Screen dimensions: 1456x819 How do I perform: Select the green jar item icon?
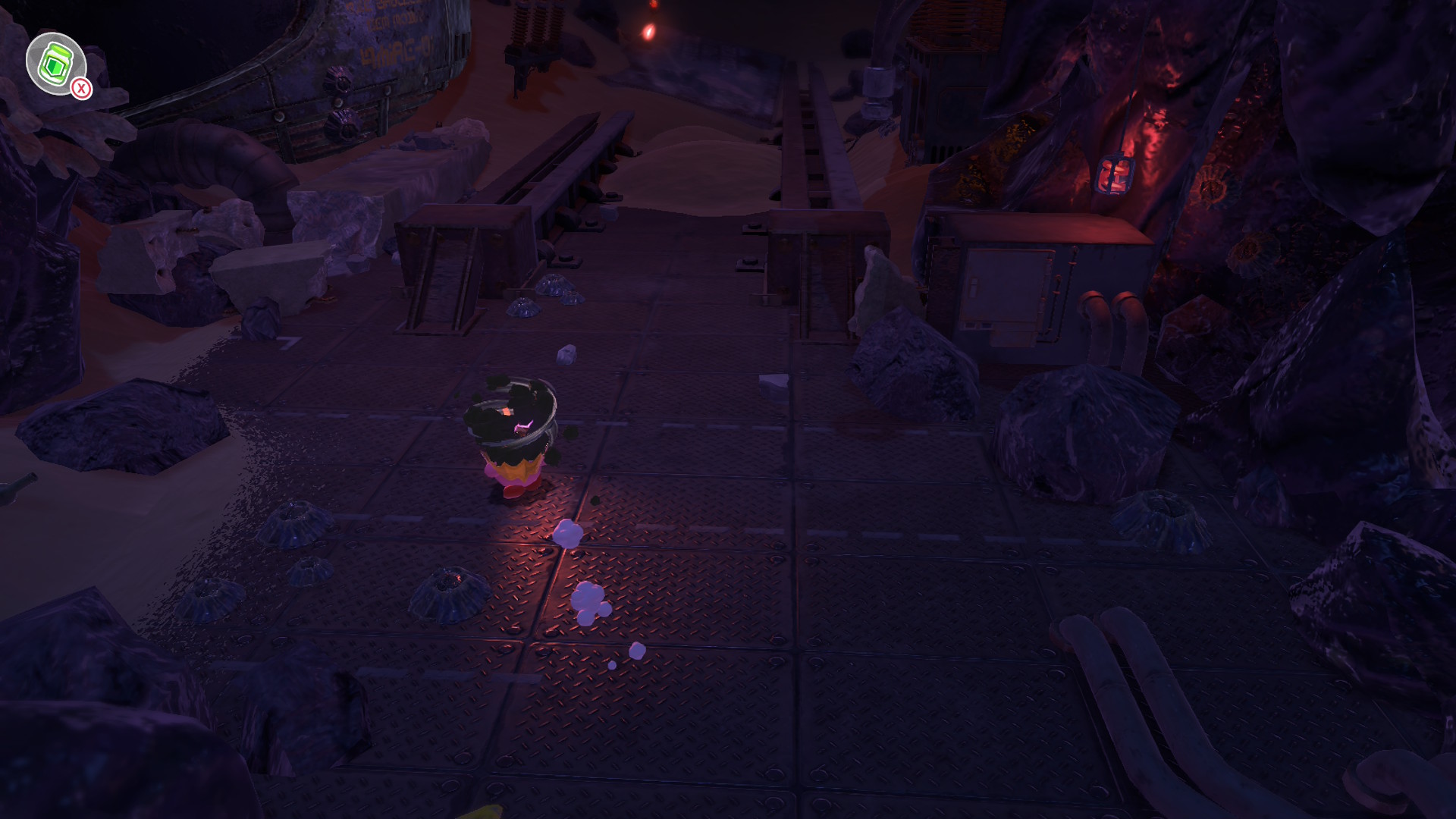(x=55, y=63)
